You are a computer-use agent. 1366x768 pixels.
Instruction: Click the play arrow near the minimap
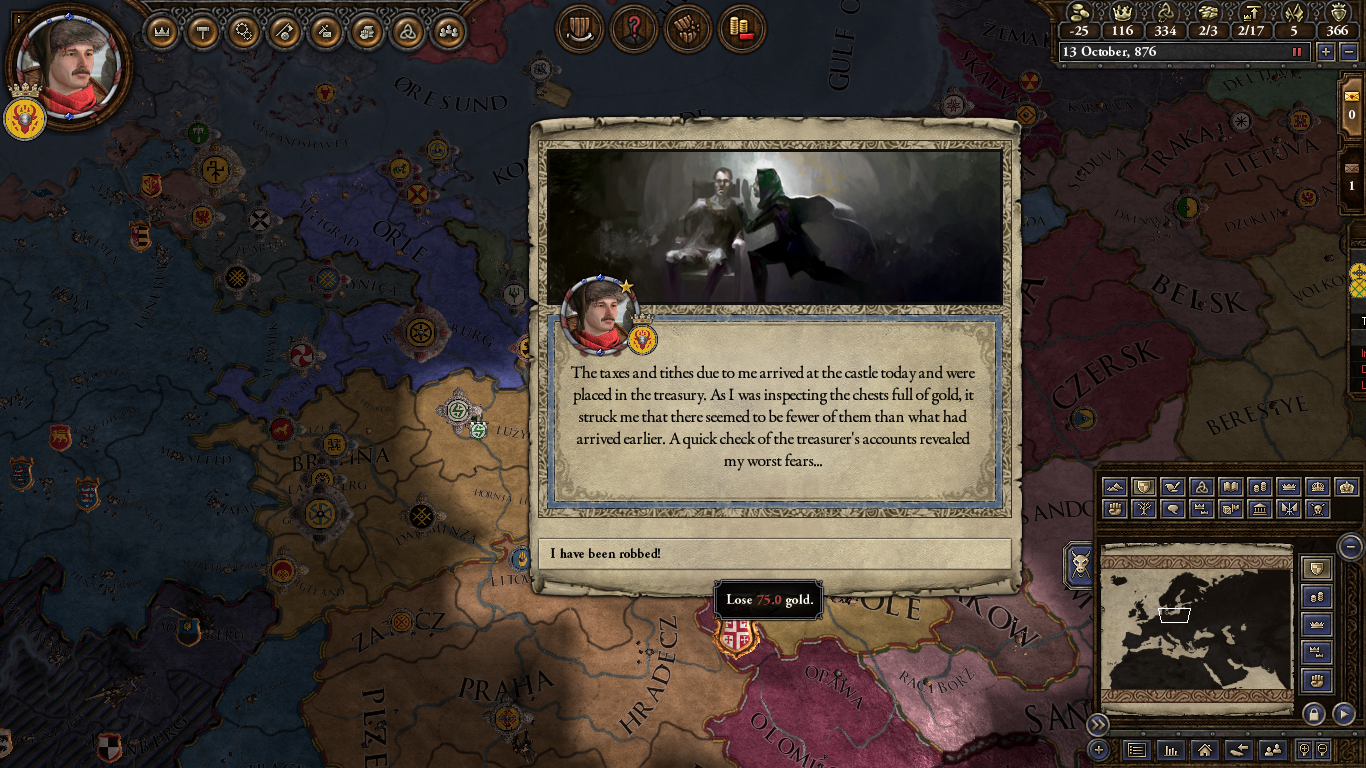click(1343, 714)
